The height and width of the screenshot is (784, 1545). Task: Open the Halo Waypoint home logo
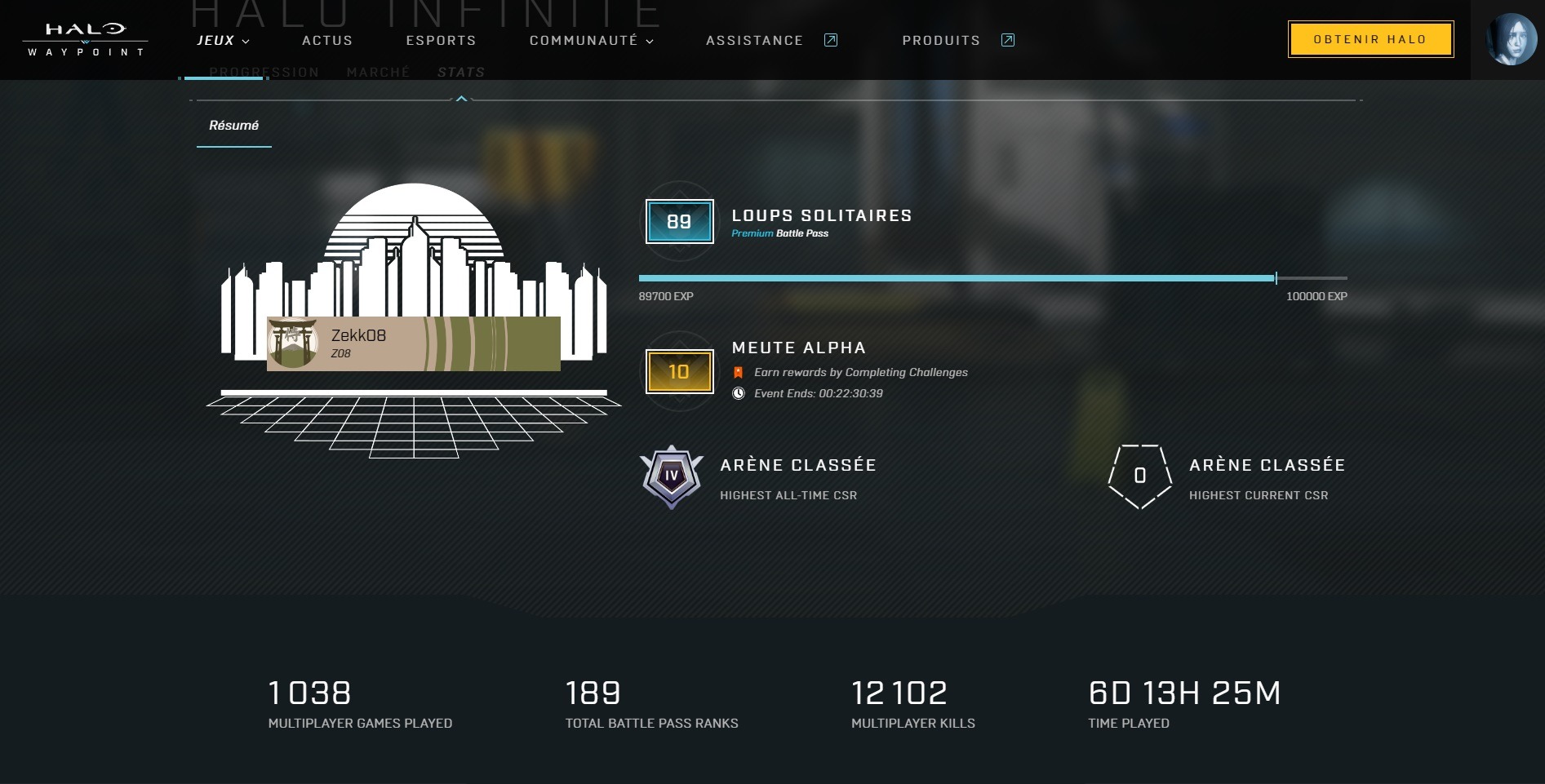pyautogui.click(x=85, y=39)
